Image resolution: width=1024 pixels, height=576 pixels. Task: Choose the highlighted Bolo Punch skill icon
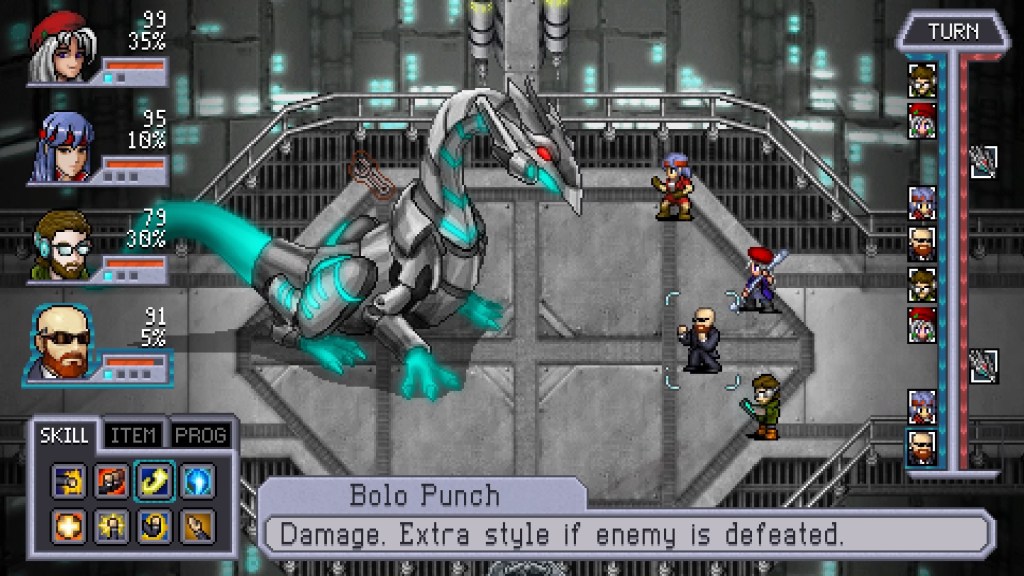(154, 481)
